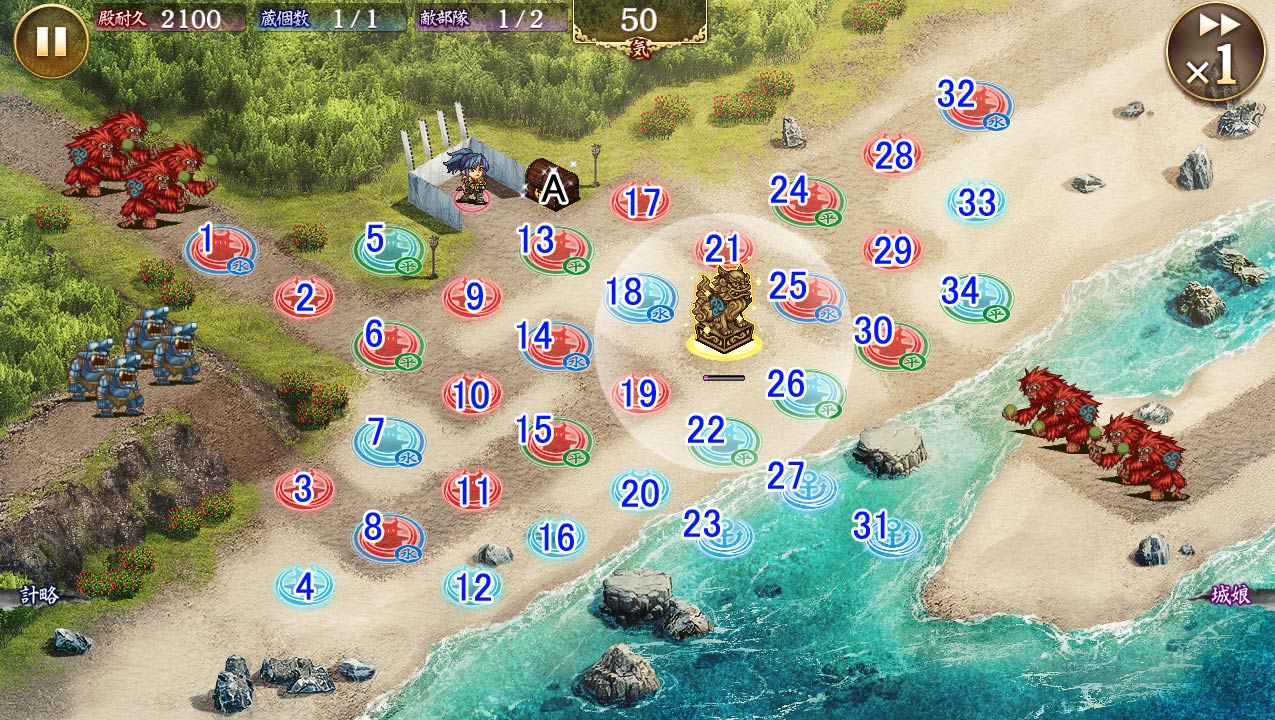The image size is (1275, 720).
Task: Select deployment tile number 28
Action: [893, 155]
